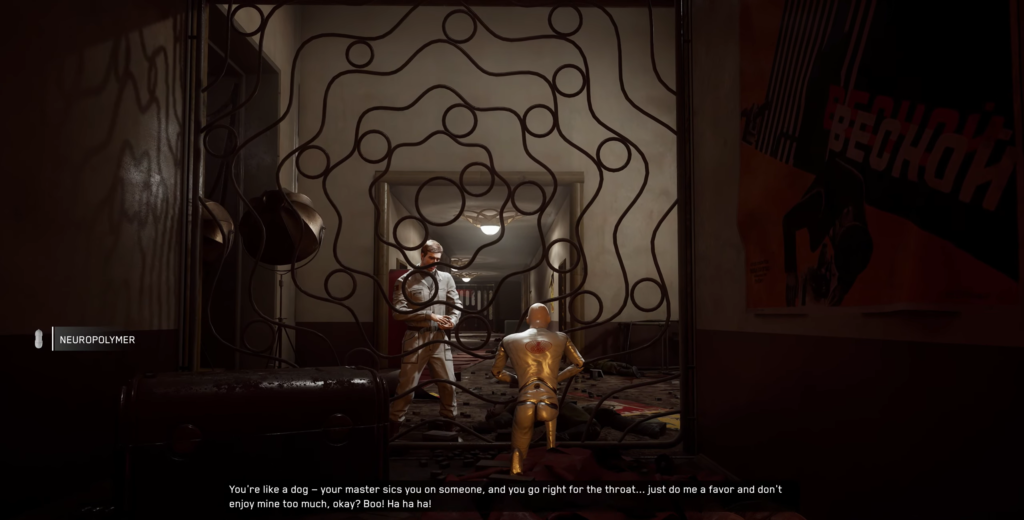
Task: Click the Neuropolymer pickup notification icon
Action: click(x=40, y=340)
